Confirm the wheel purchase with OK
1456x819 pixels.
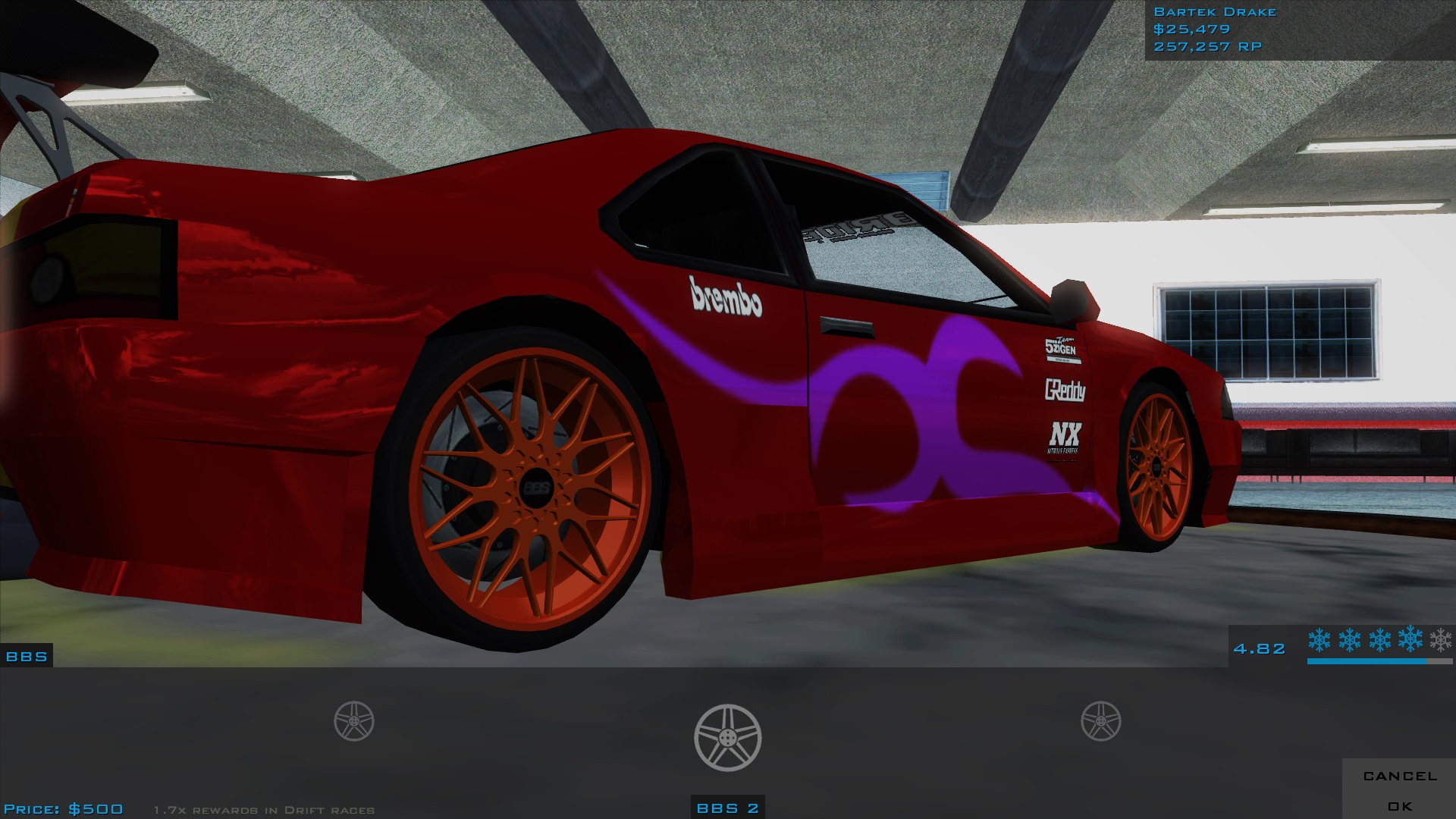click(1400, 806)
